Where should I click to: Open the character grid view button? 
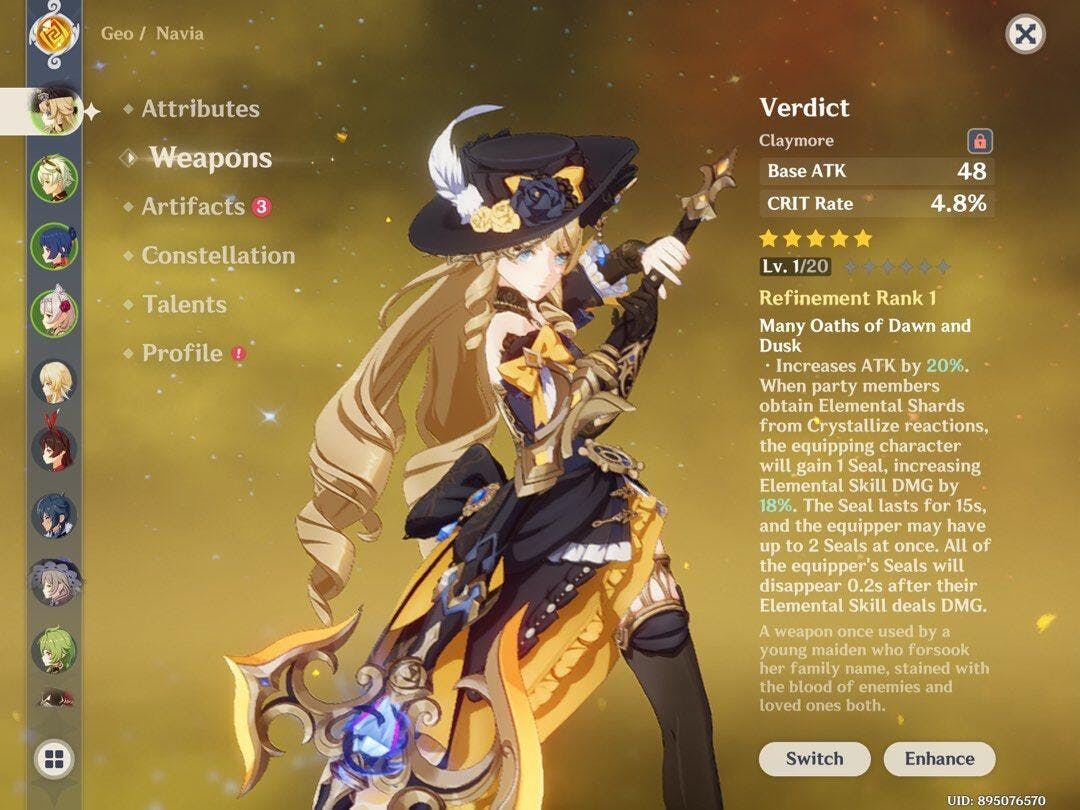(53, 758)
